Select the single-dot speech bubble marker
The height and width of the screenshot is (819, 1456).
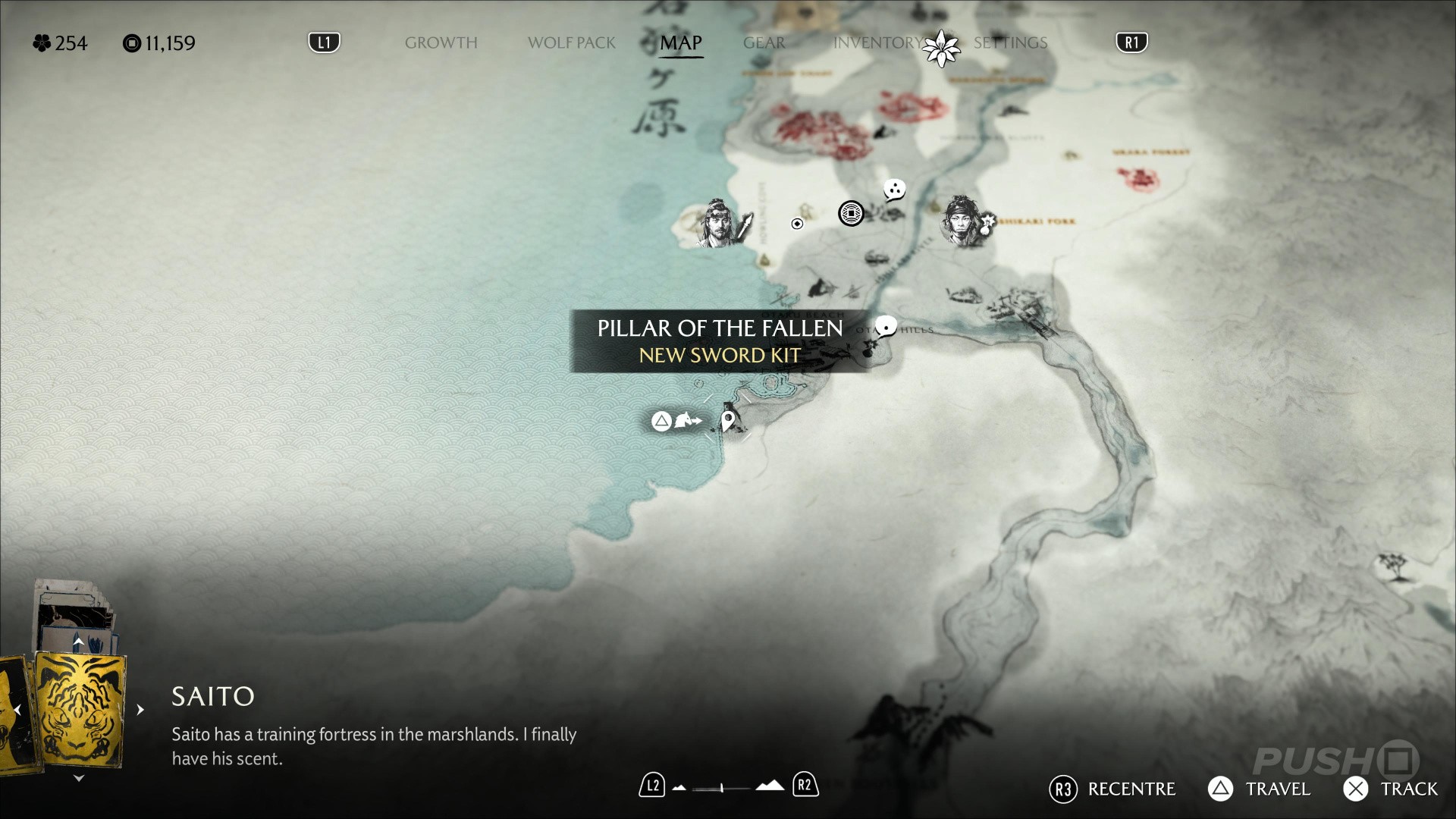coord(885,328)
